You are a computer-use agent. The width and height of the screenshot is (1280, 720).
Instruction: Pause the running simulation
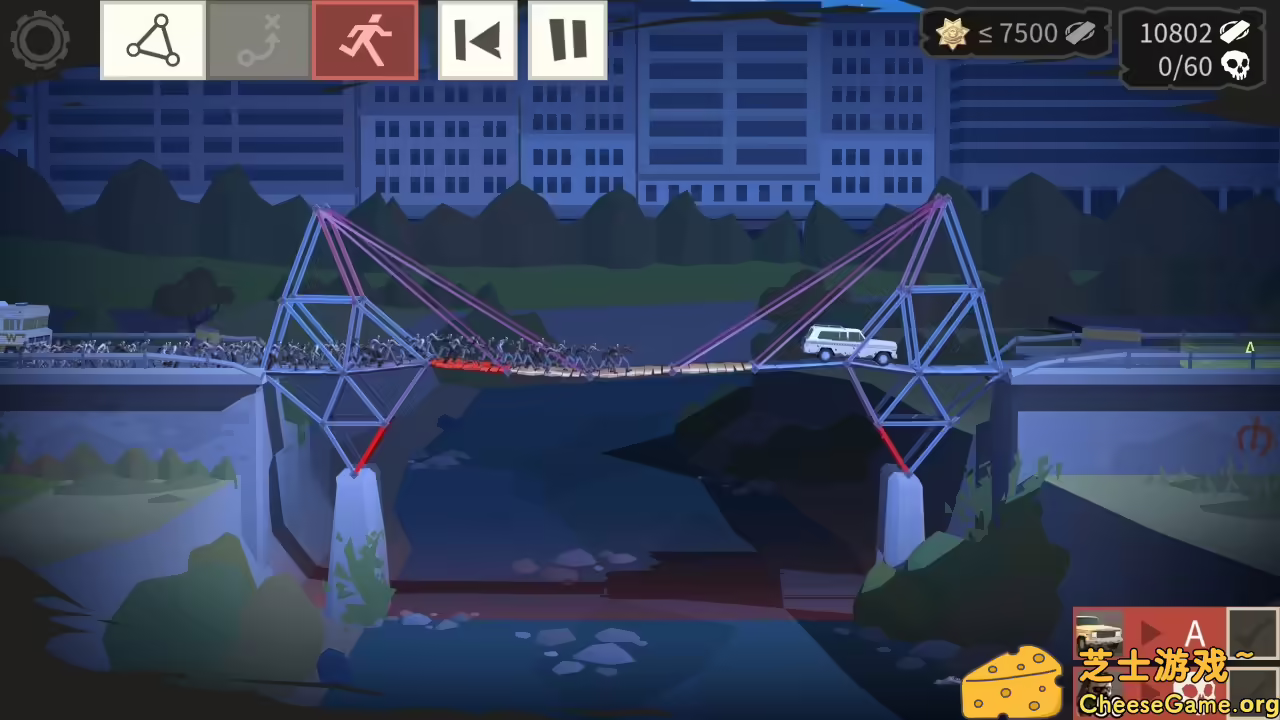(566, 40)
